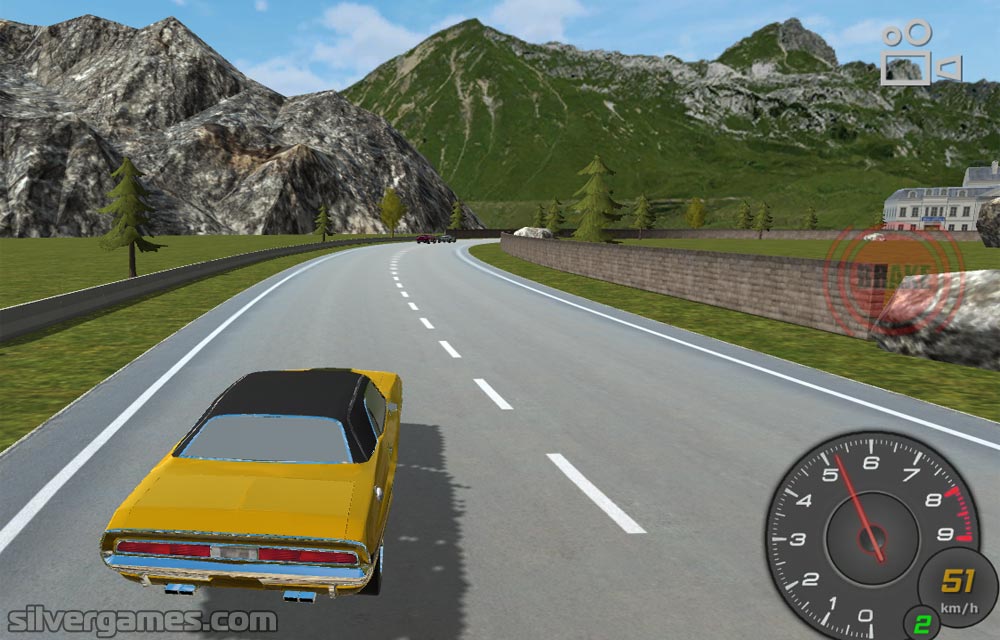Open the silvergames.com watermark link
Image resolution: width=1000 pixels, height=640 pixels.
(x=139, y=620)
